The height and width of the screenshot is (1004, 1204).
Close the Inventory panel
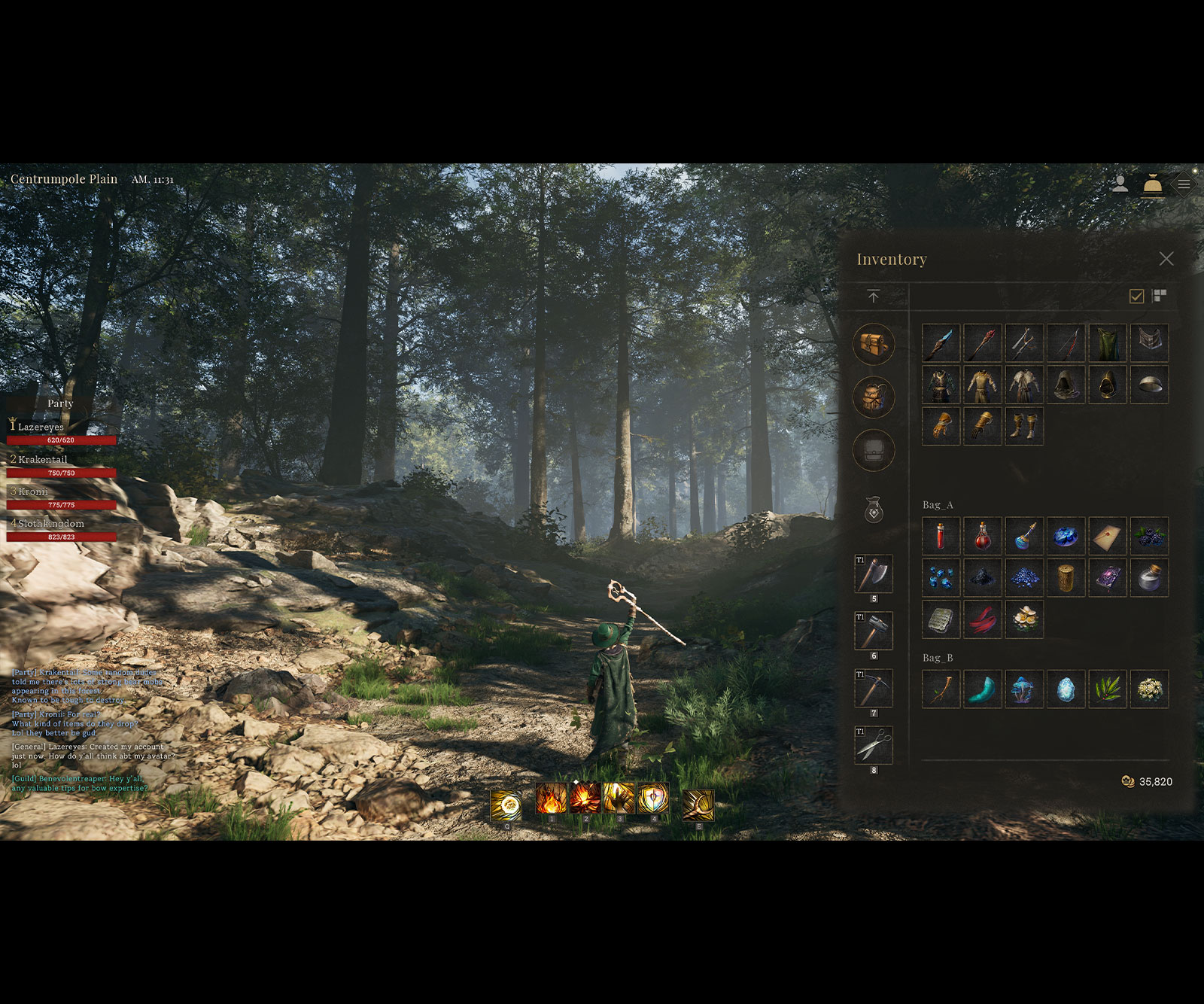tap(1166, 259)
